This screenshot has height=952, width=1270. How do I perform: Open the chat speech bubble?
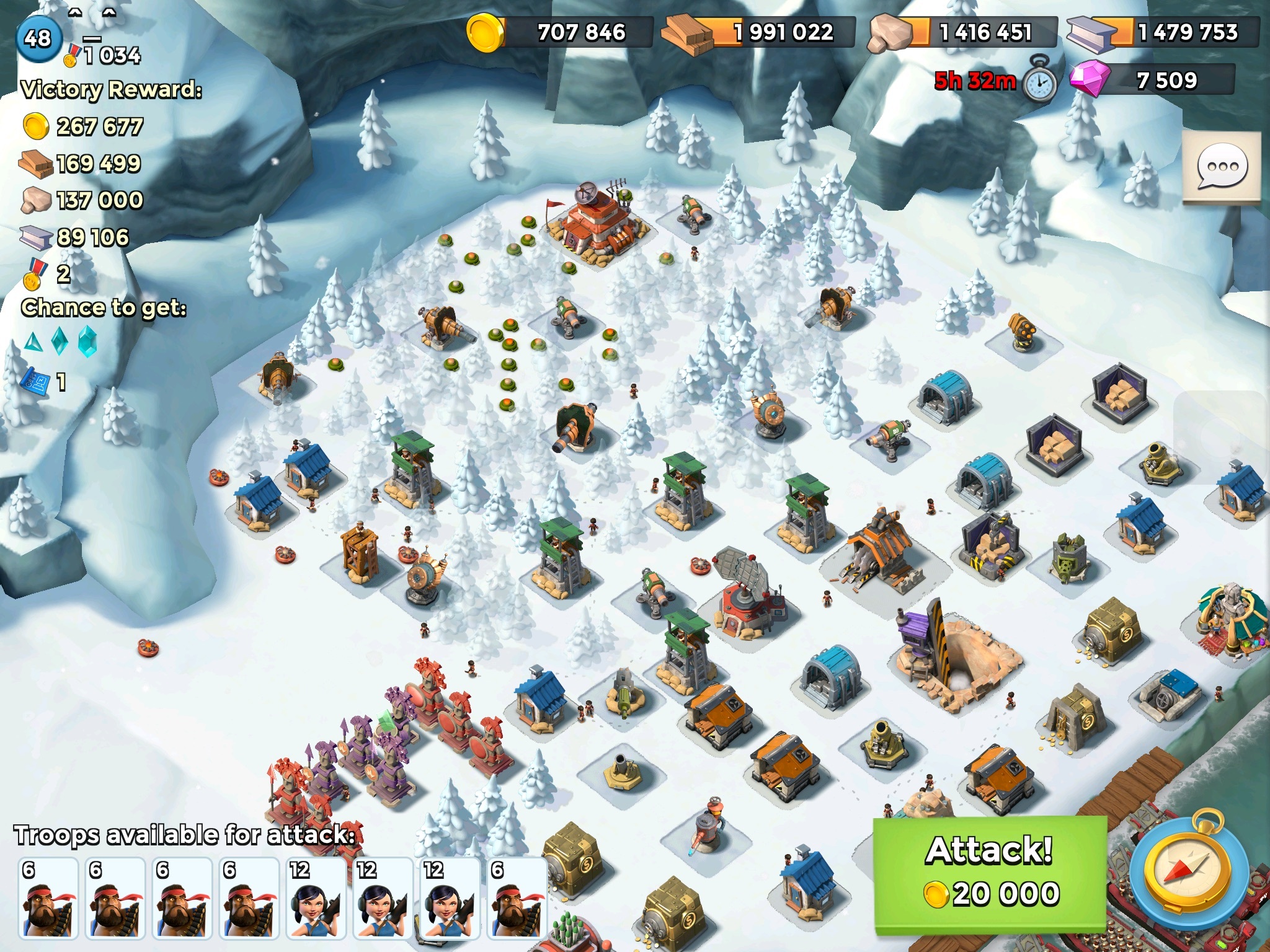(x=1222, y=167)
